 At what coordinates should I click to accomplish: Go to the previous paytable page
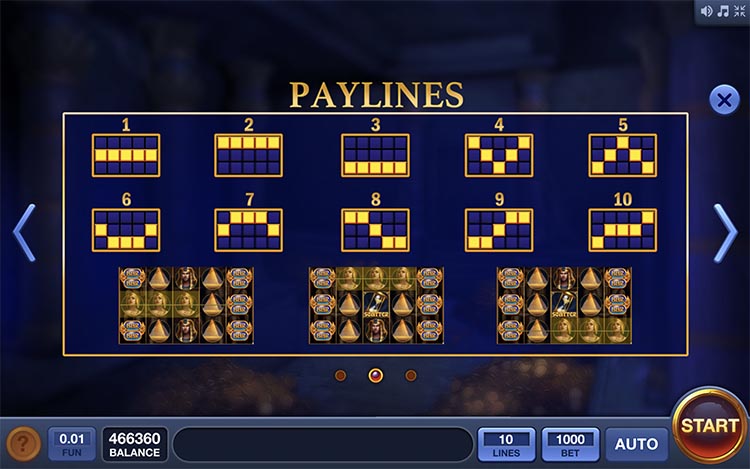pos(24,233)
